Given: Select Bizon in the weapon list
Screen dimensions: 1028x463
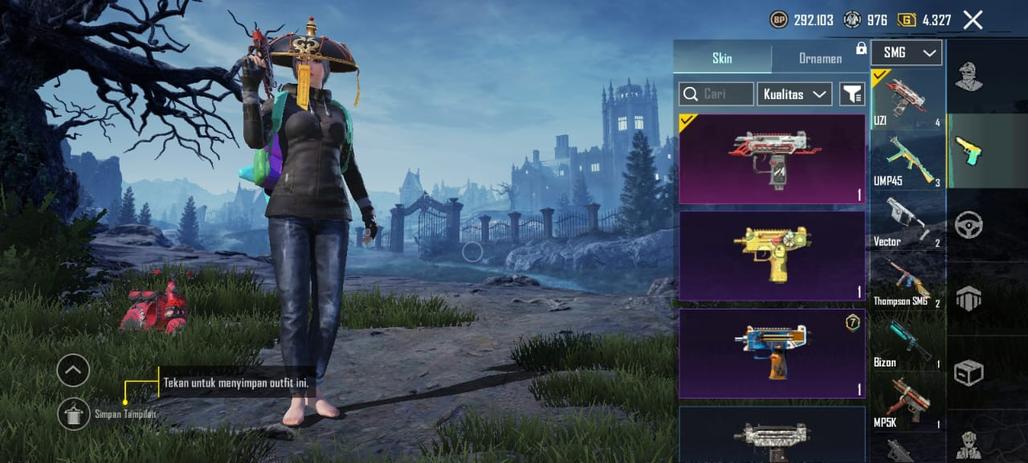Looking at the screenshot, I should tap(907, 342).
